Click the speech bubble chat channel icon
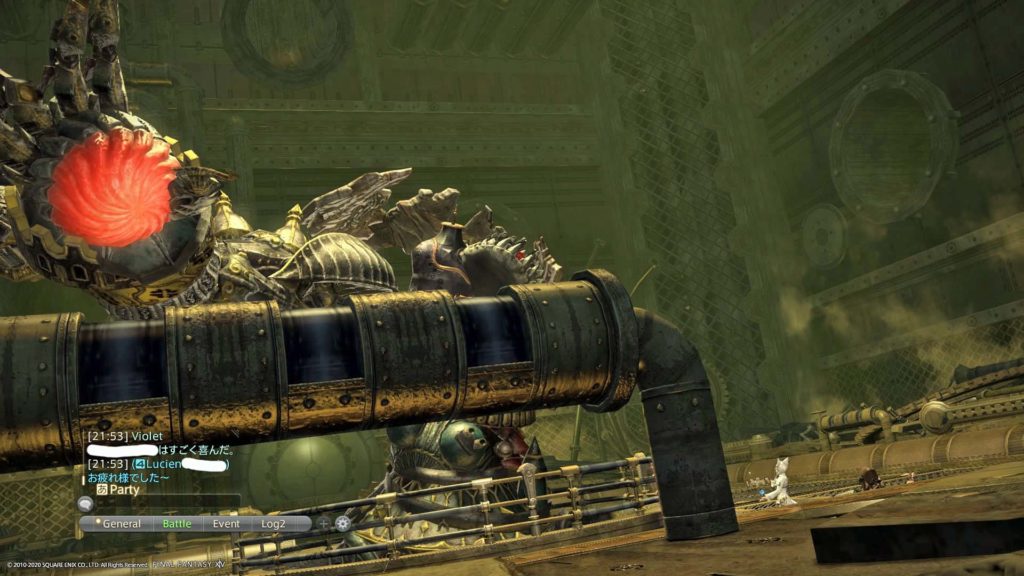Screen dimensions: 1024x576 click(86, 505)
